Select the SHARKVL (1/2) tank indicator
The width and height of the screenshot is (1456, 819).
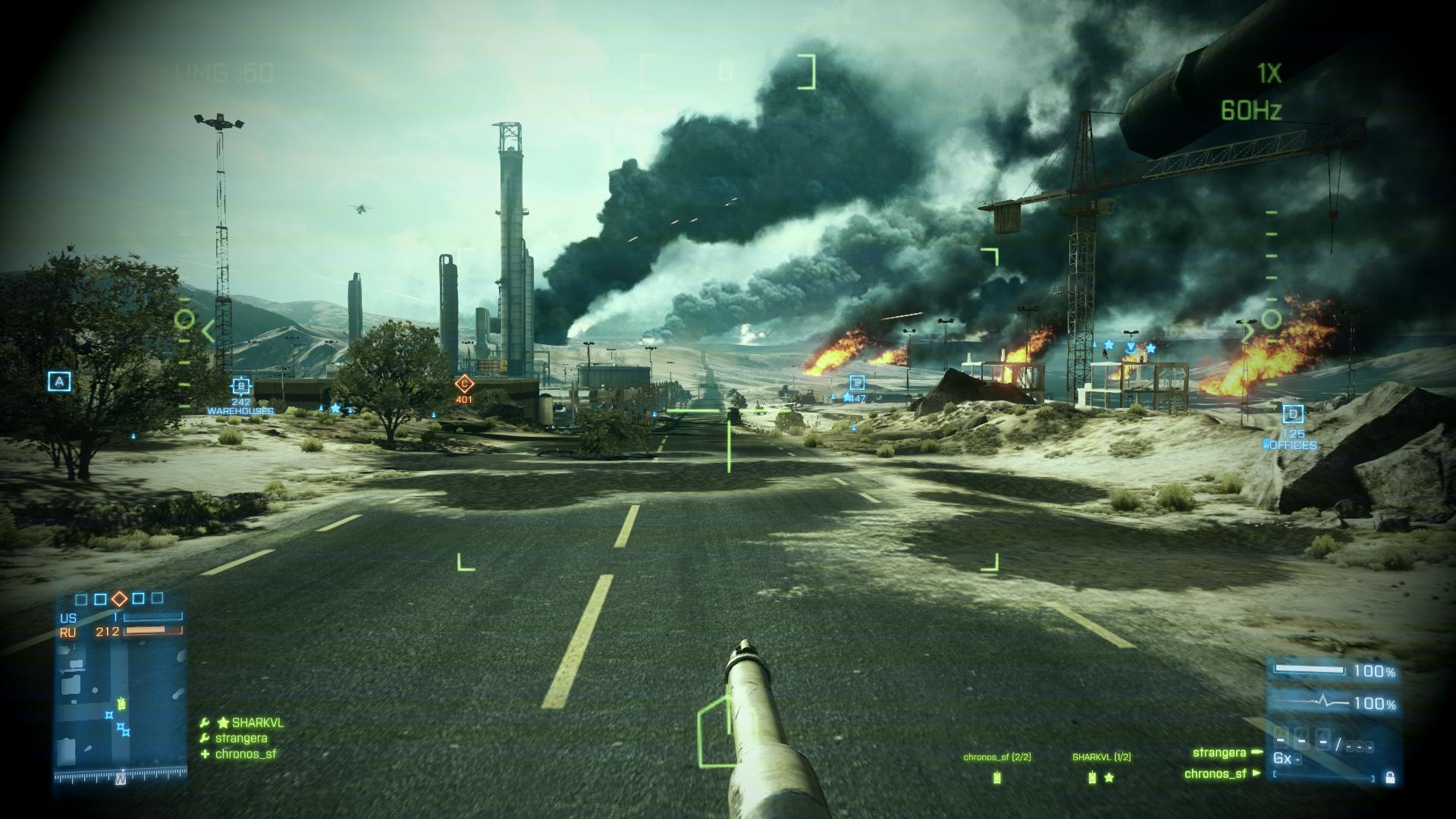tap(1092, 777)
